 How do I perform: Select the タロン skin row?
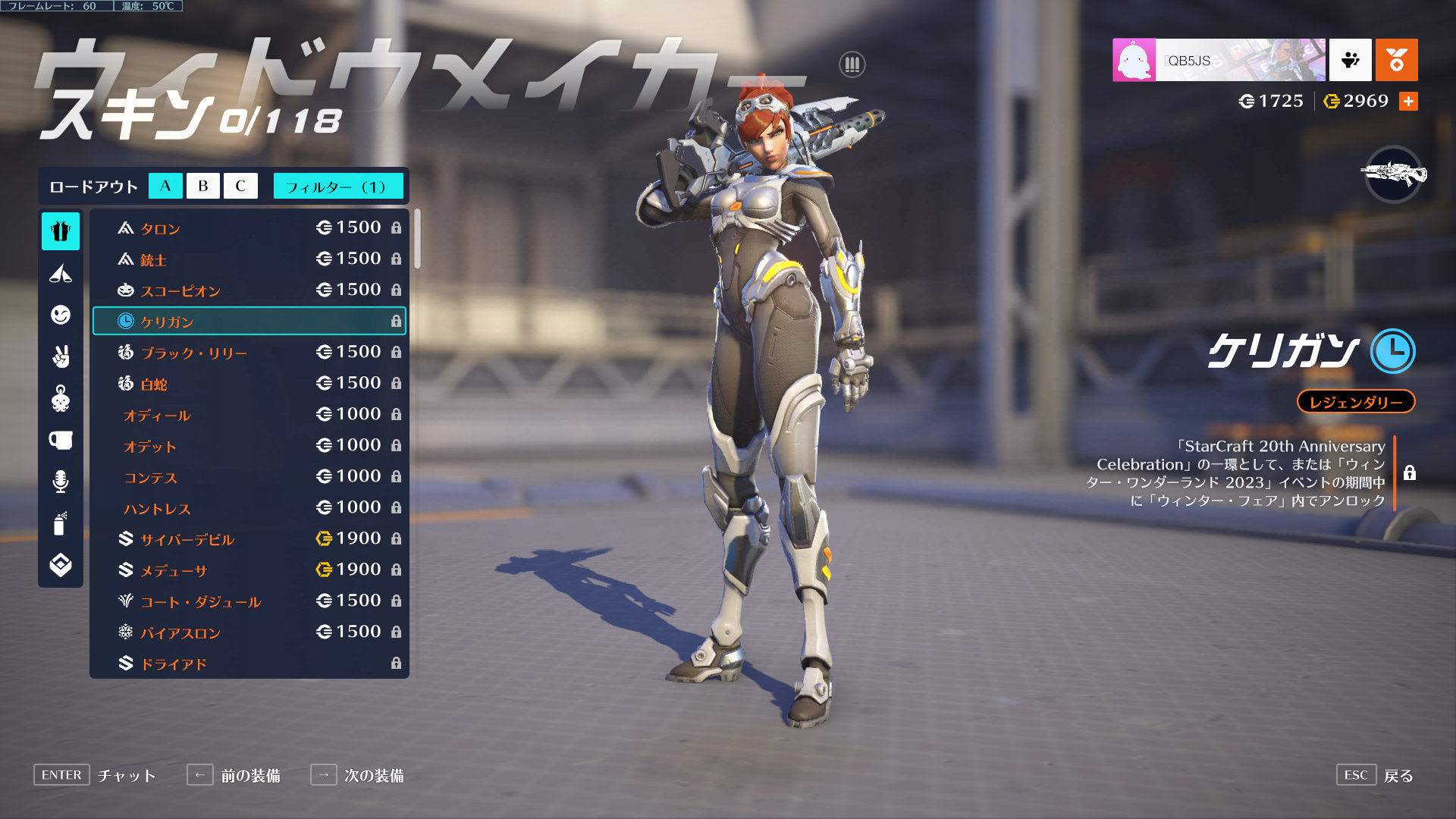249,227
